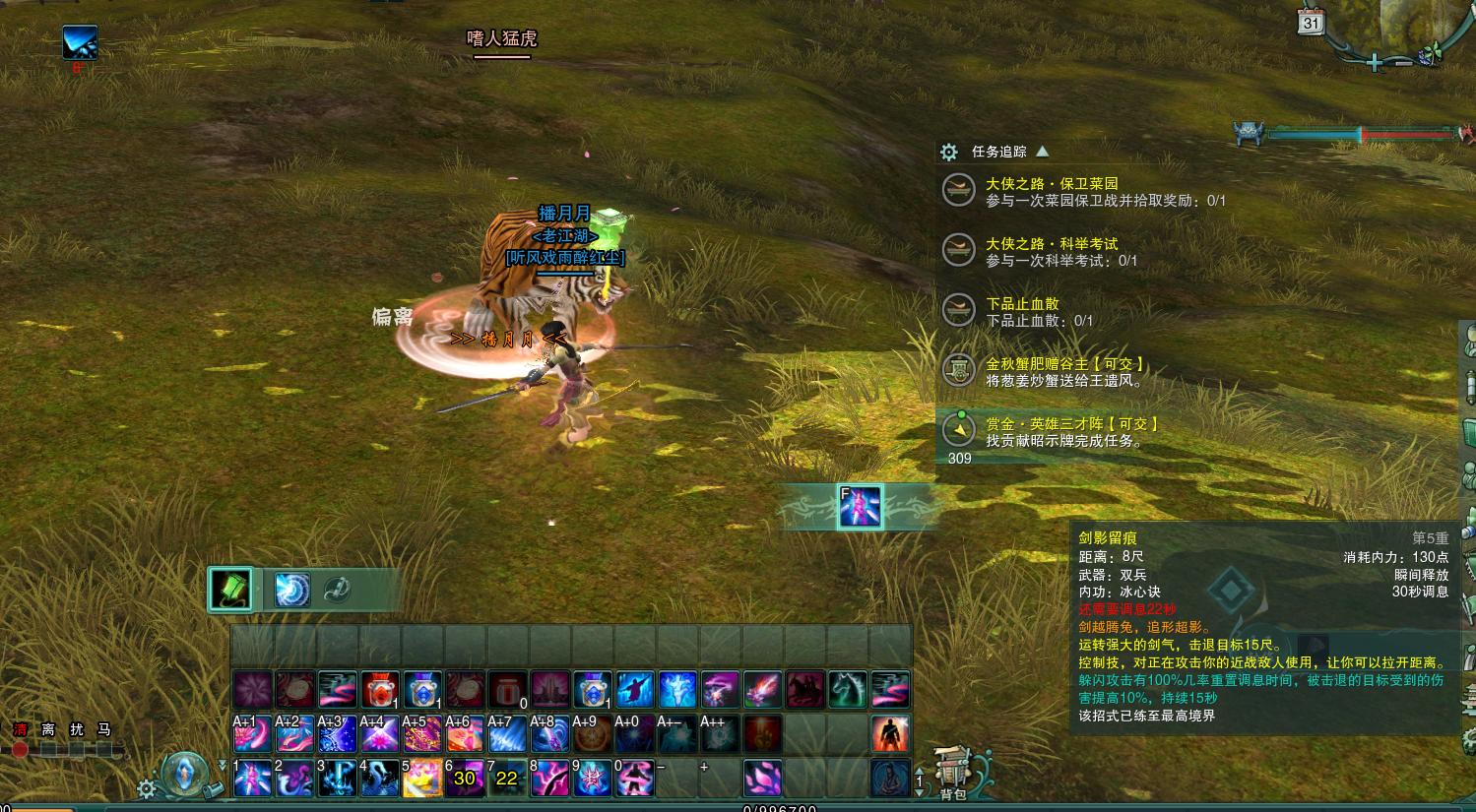
Task: Select the 下品止血散 quest entry
Action: (x=1022, y=304)
